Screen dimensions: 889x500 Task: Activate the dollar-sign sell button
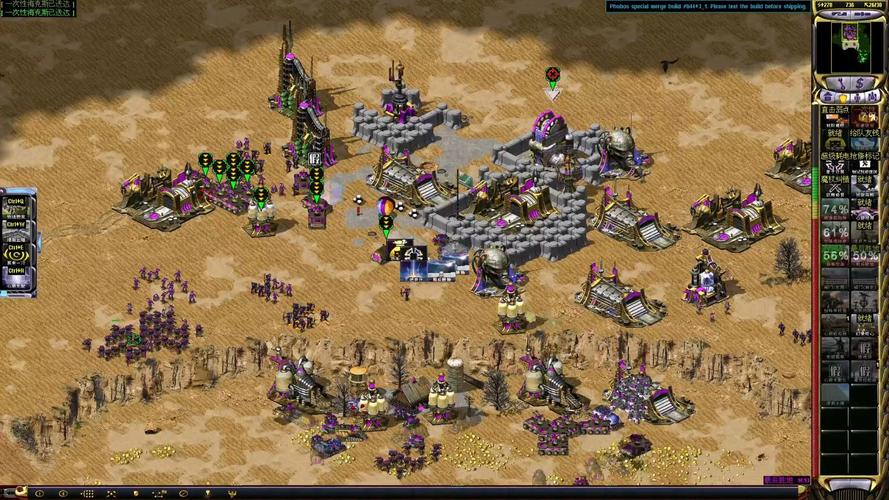860,81
